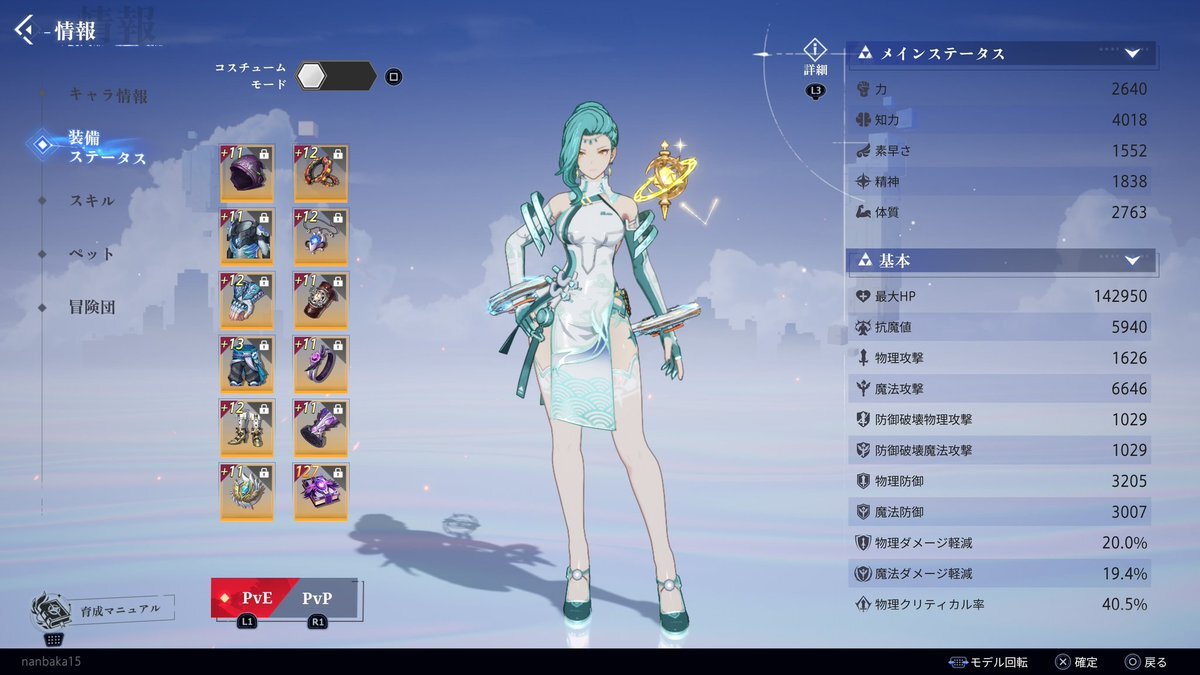1200x675 pixels.
Task: Open the 冒険団 menu entry
Action: [x=92, y=307]
